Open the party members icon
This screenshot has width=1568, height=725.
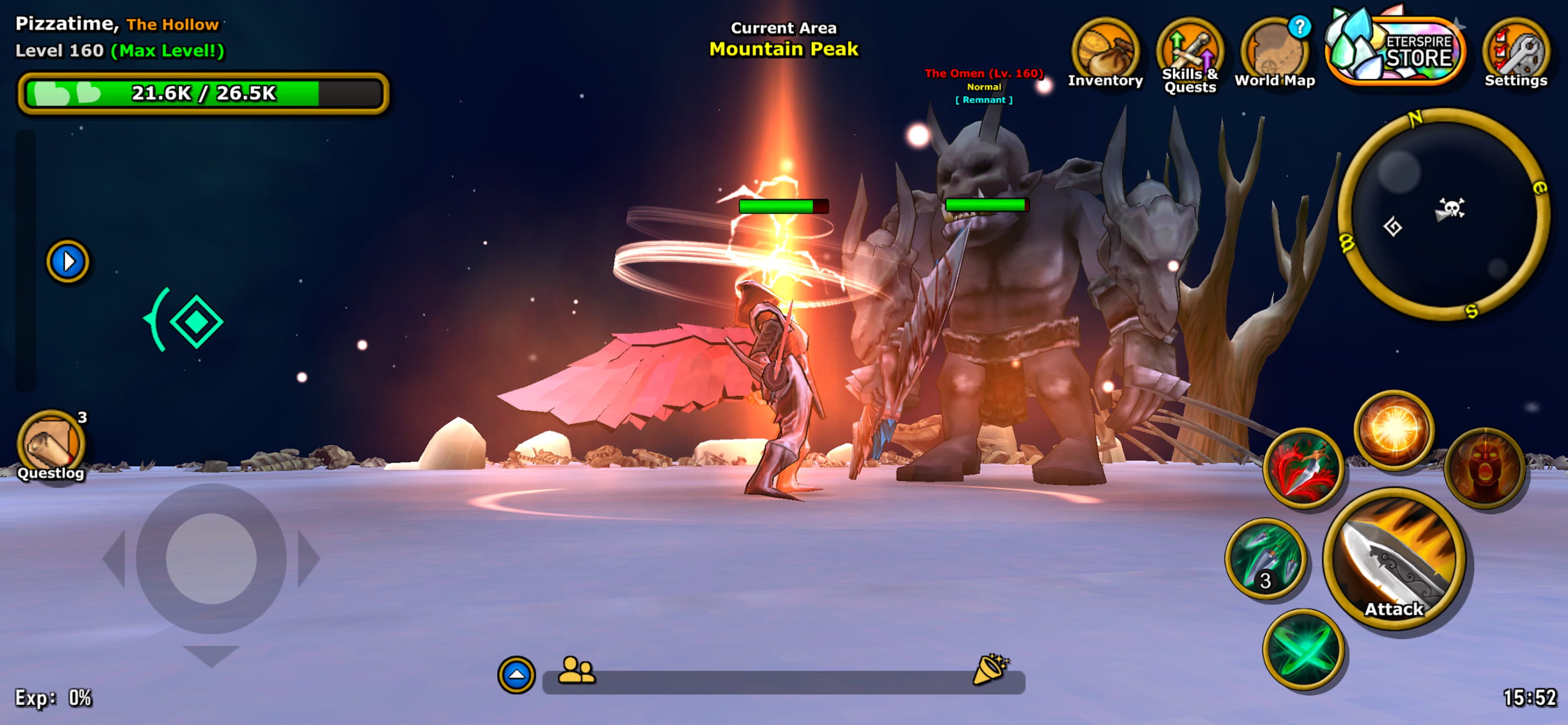576,671
